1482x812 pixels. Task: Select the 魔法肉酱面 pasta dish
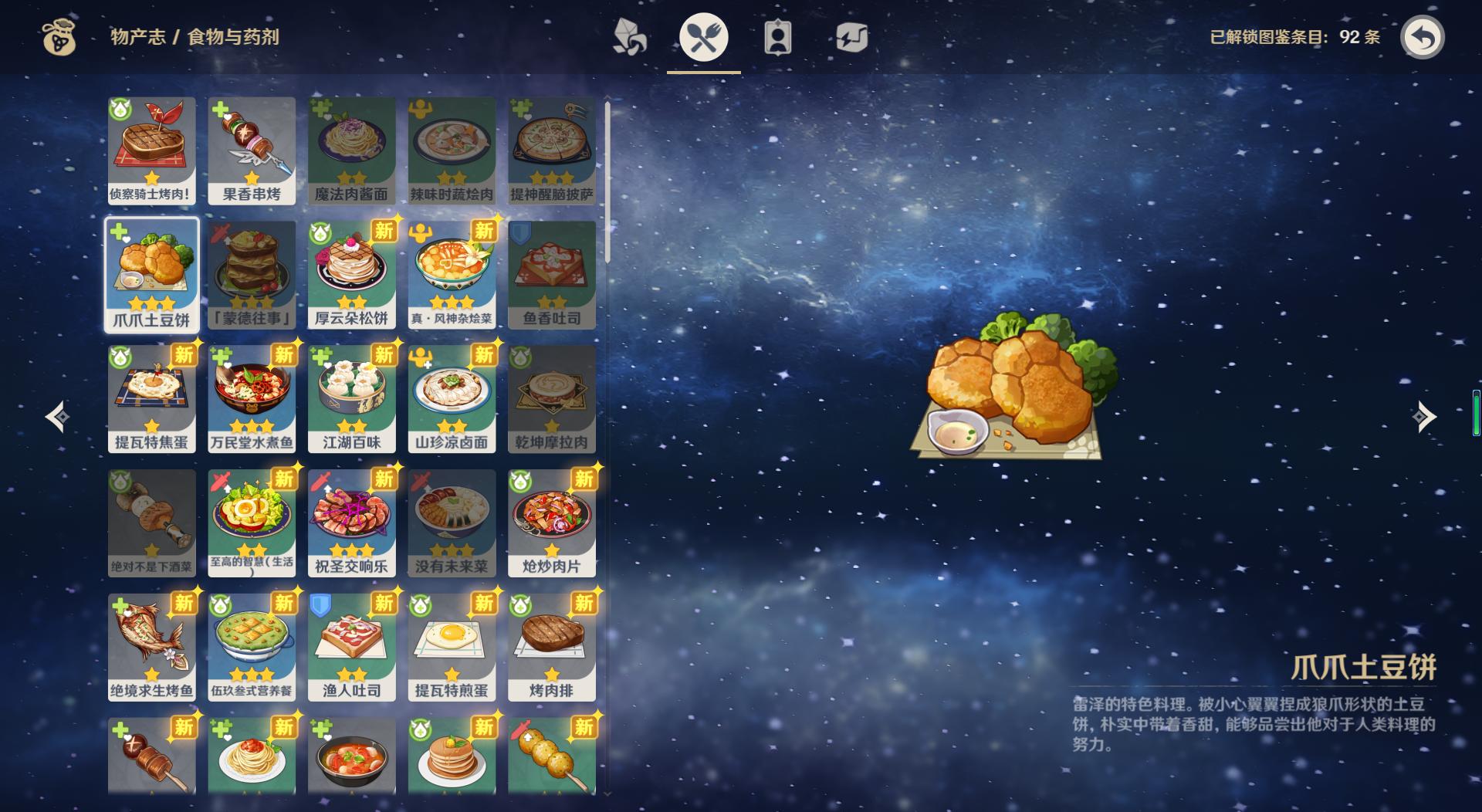coord(352,150)
